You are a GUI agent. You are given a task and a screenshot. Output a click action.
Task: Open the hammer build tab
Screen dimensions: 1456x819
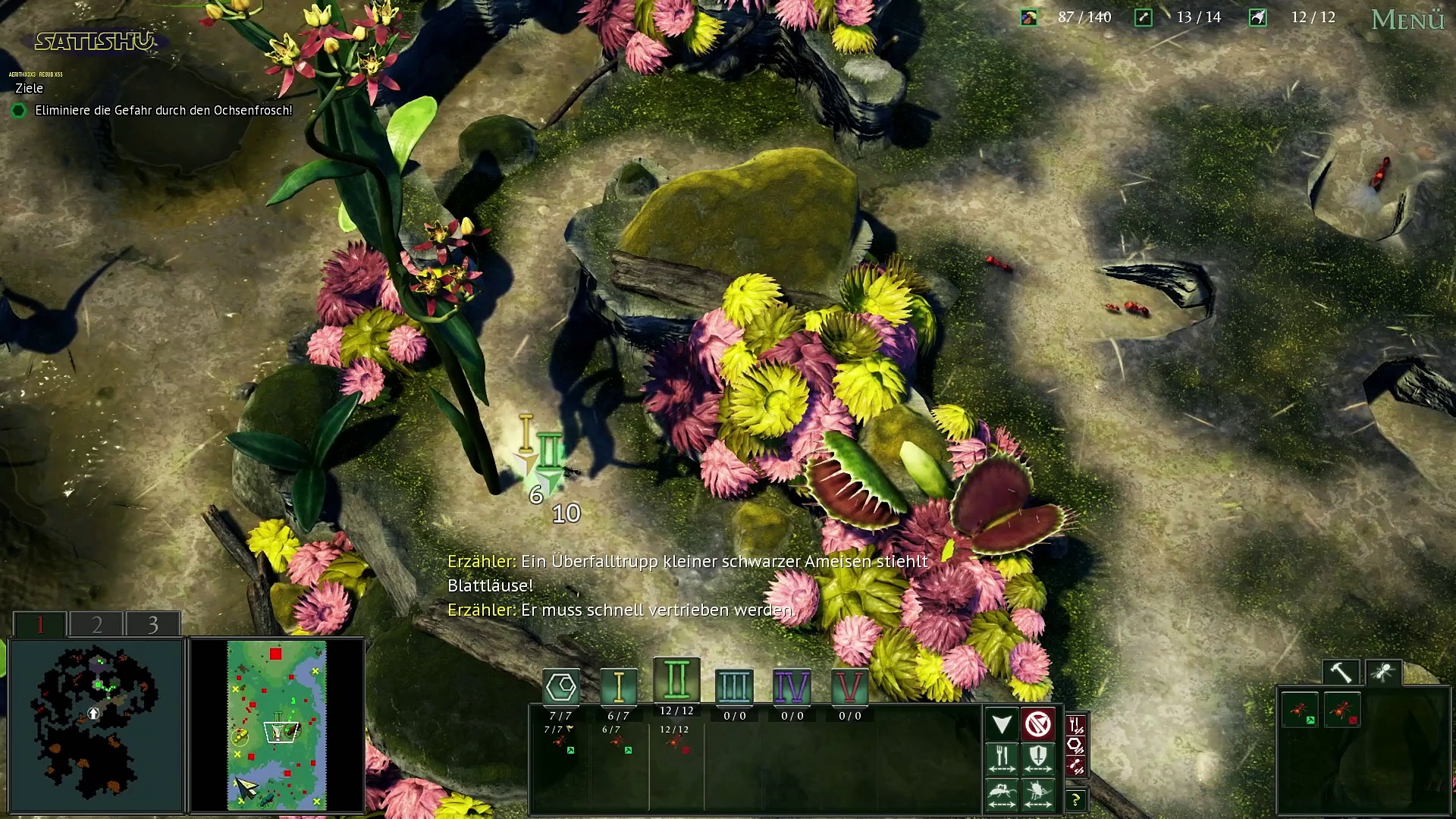(x=1341, y=673)
